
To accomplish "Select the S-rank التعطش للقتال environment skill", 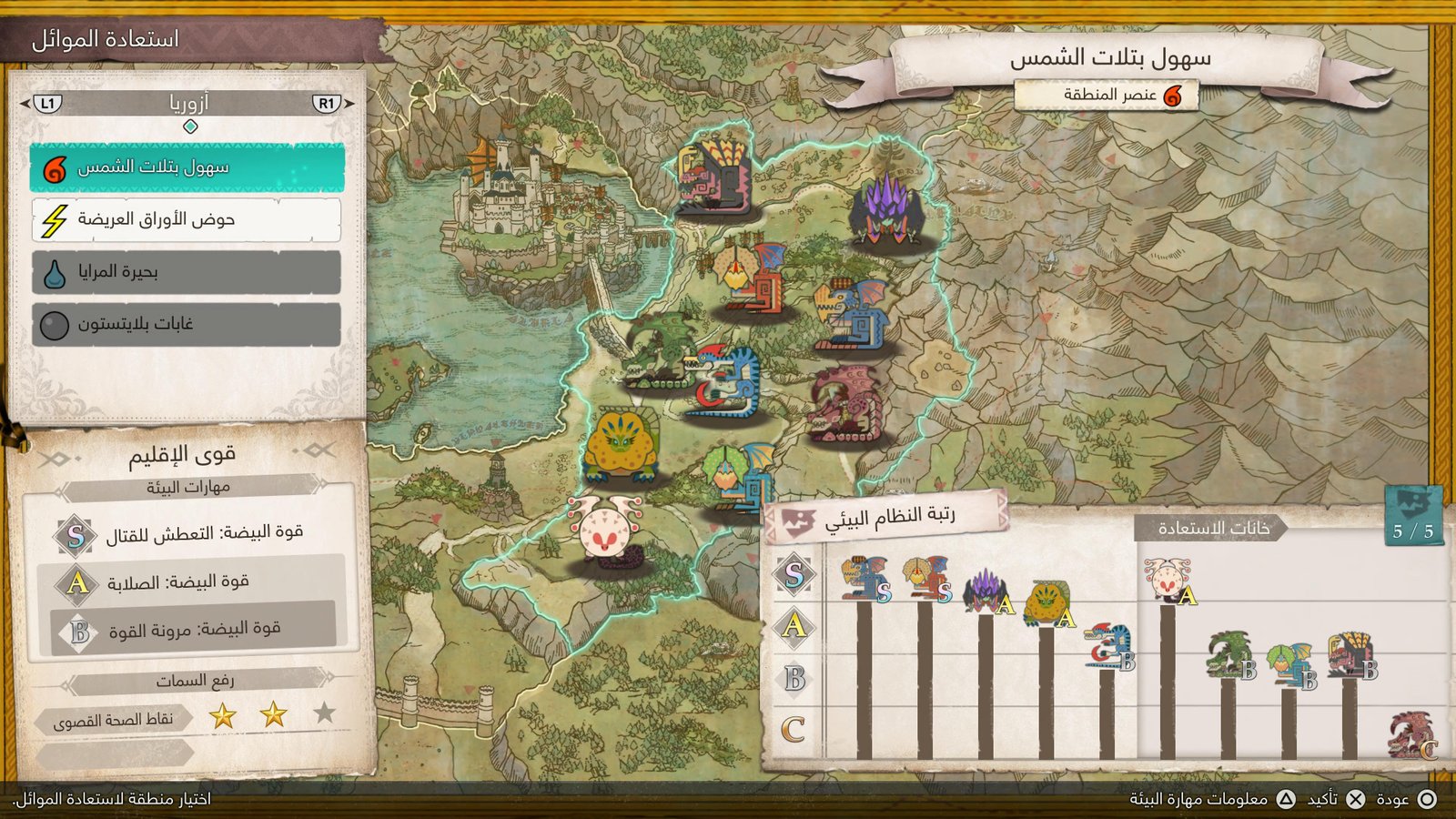I will tap(191, 534).
